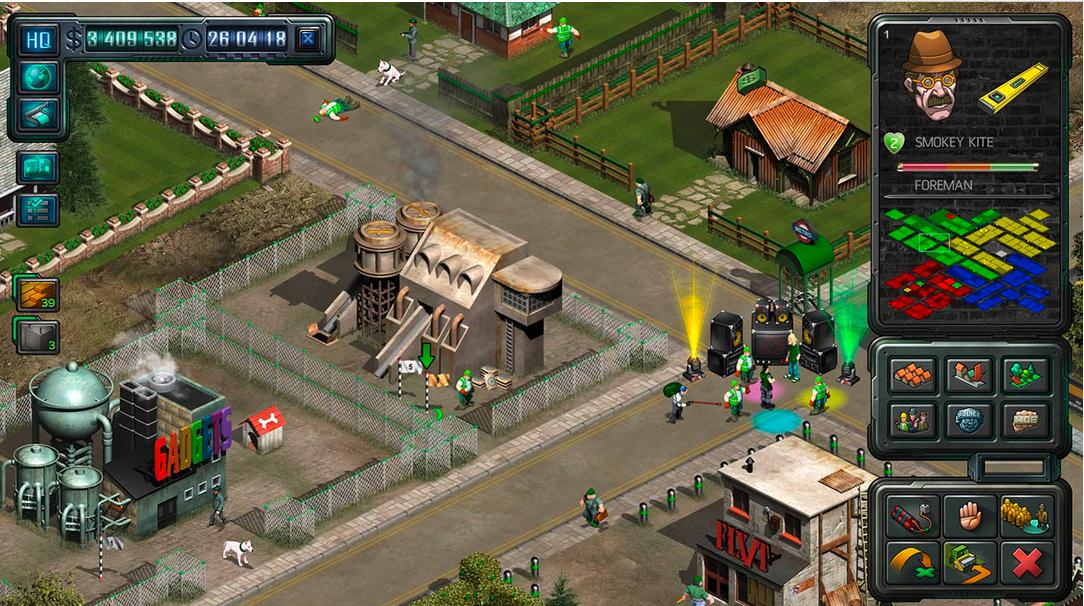Image resolution: width=1084 pixels, height=606 pixels.
Task: Open the green trees menu
Action: coord(1025,376)
